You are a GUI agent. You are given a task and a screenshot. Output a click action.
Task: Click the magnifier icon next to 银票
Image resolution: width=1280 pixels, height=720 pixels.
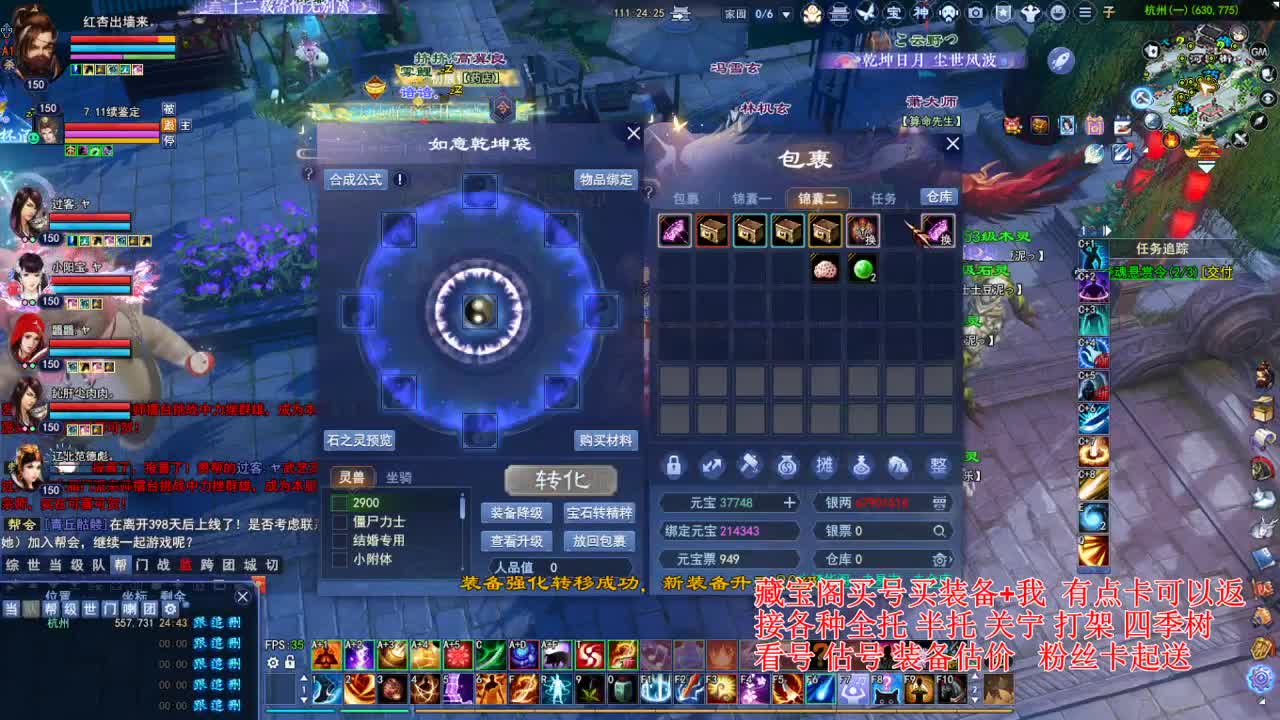[940, 530]
